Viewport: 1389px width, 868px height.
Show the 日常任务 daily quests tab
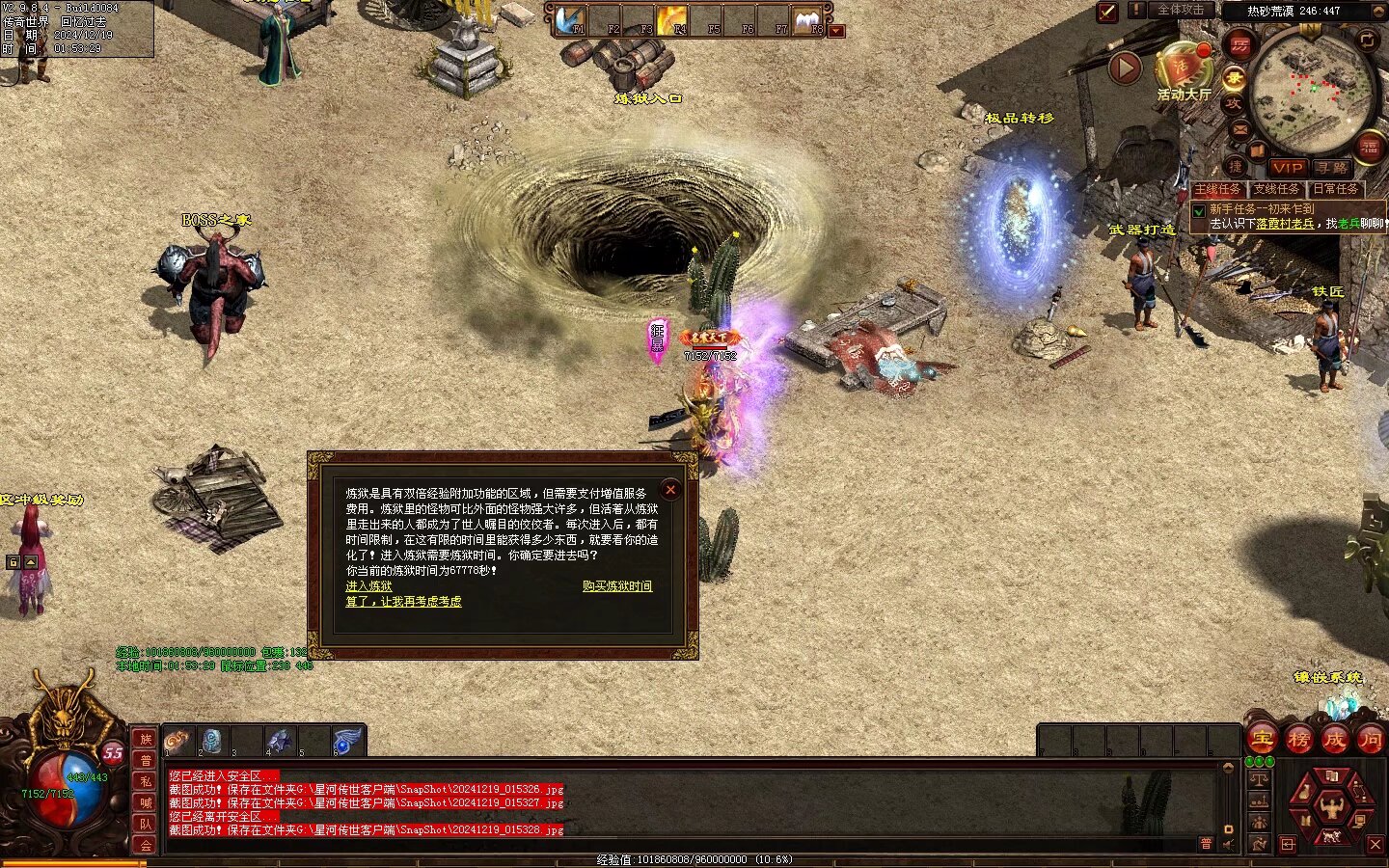tap(1335, 189)
